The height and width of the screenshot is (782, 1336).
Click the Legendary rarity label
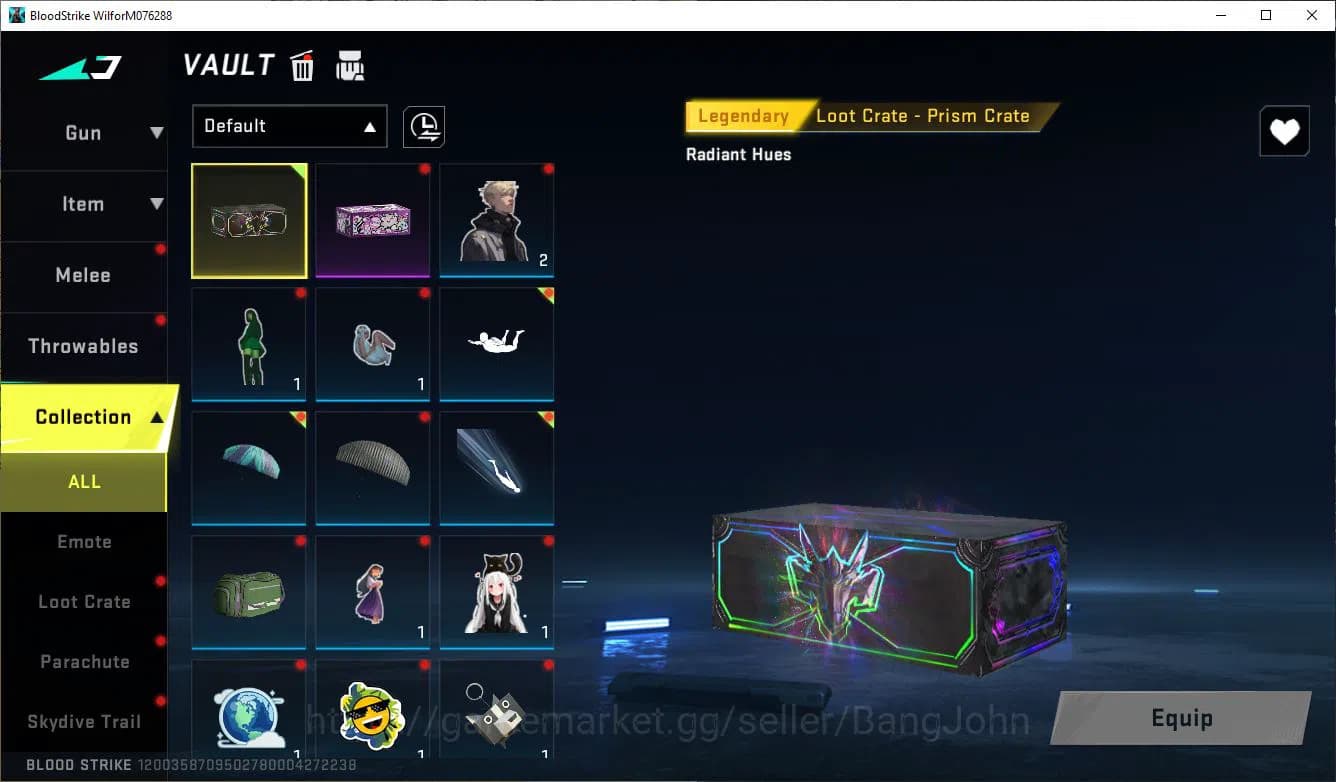point(743,115)
